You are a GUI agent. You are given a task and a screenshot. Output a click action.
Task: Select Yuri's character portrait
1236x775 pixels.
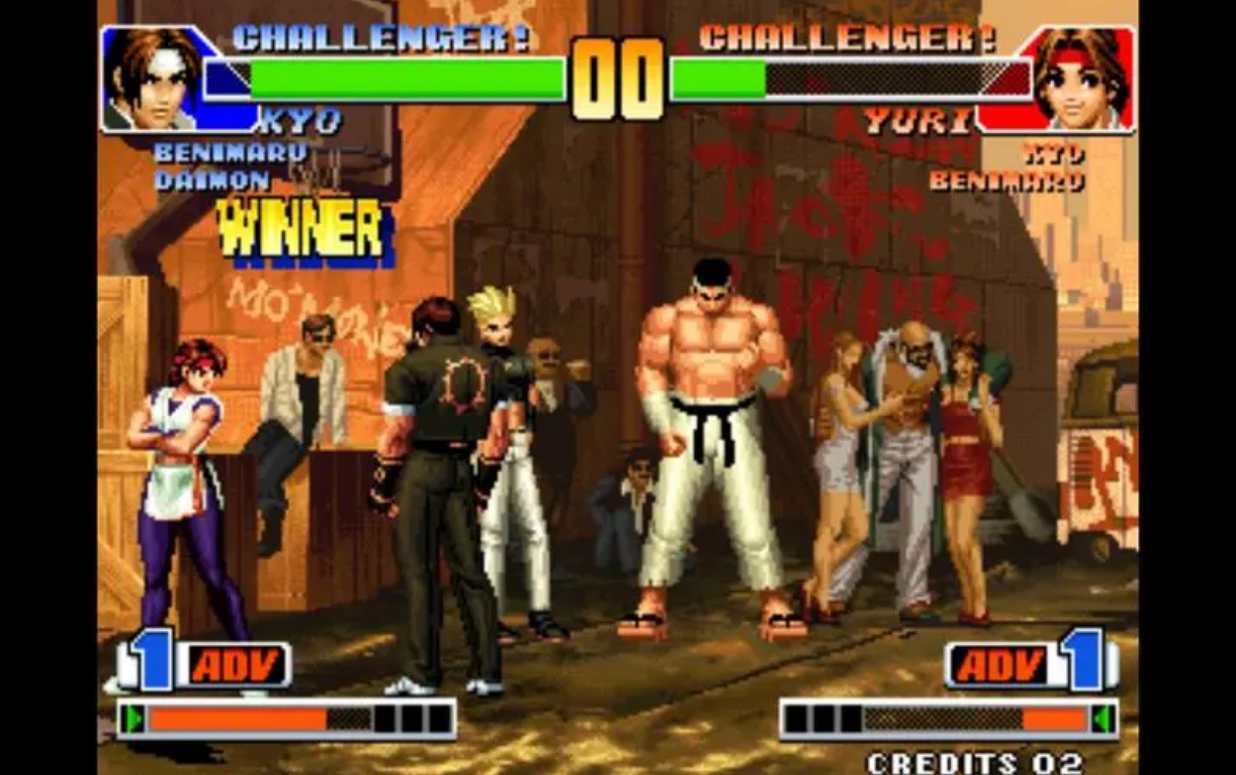click(x=1081, y=78)
